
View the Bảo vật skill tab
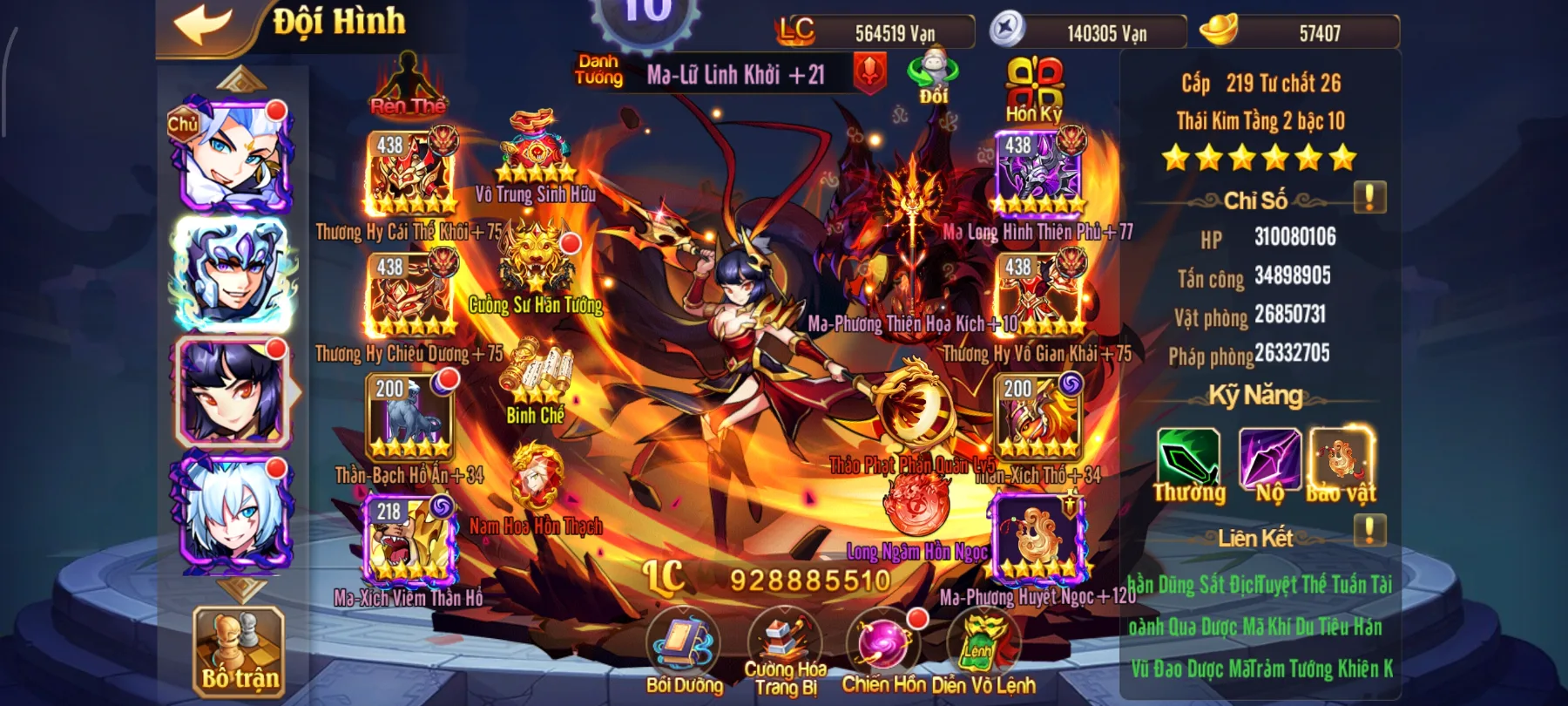click(x=1342, y=458)
